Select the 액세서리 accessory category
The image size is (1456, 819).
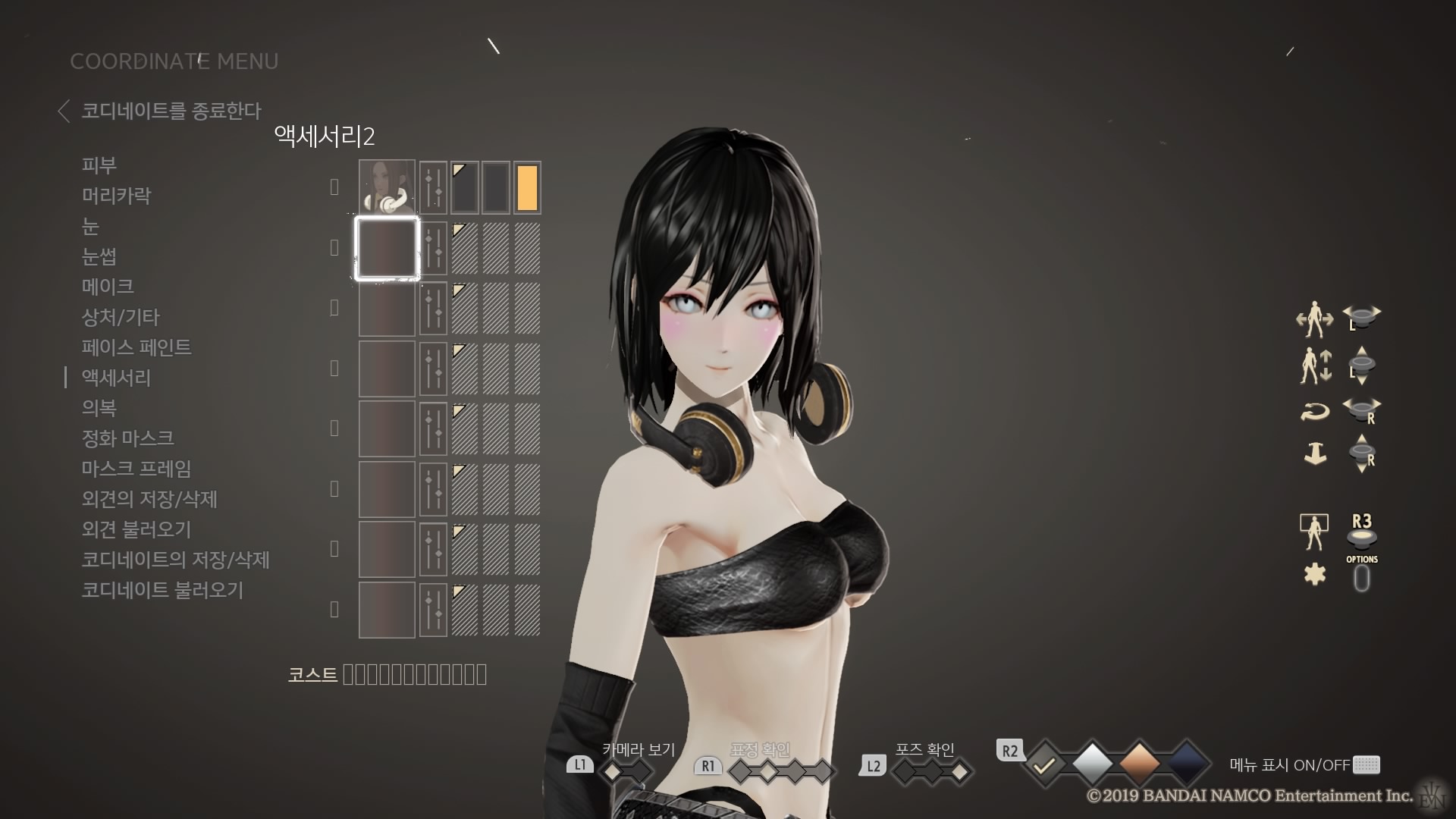[x=116, y=378]
